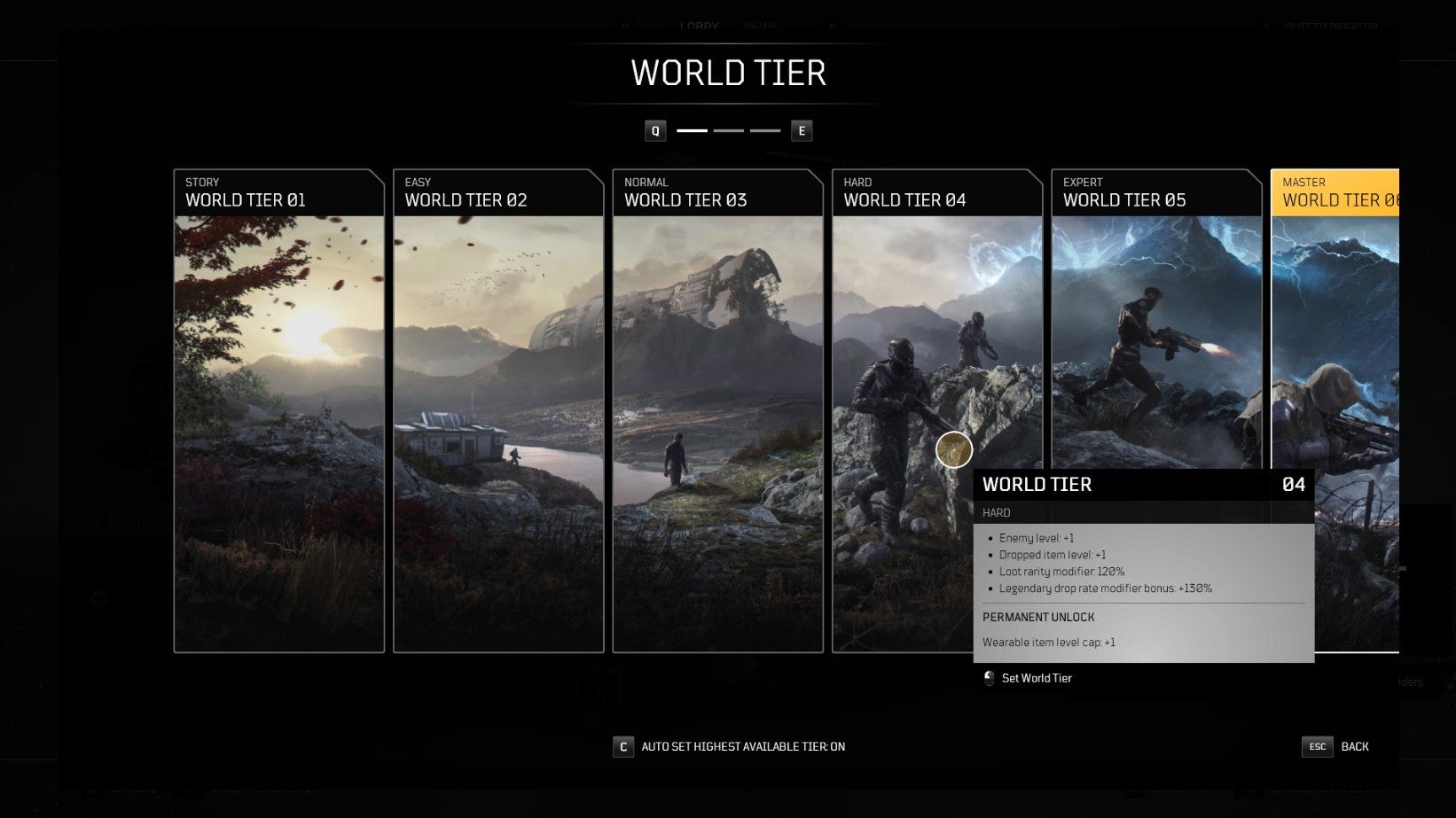Select the Normal World Tier 03 card
The width and height of the screenshot is (1456, 818).
(x=717, y=412)
